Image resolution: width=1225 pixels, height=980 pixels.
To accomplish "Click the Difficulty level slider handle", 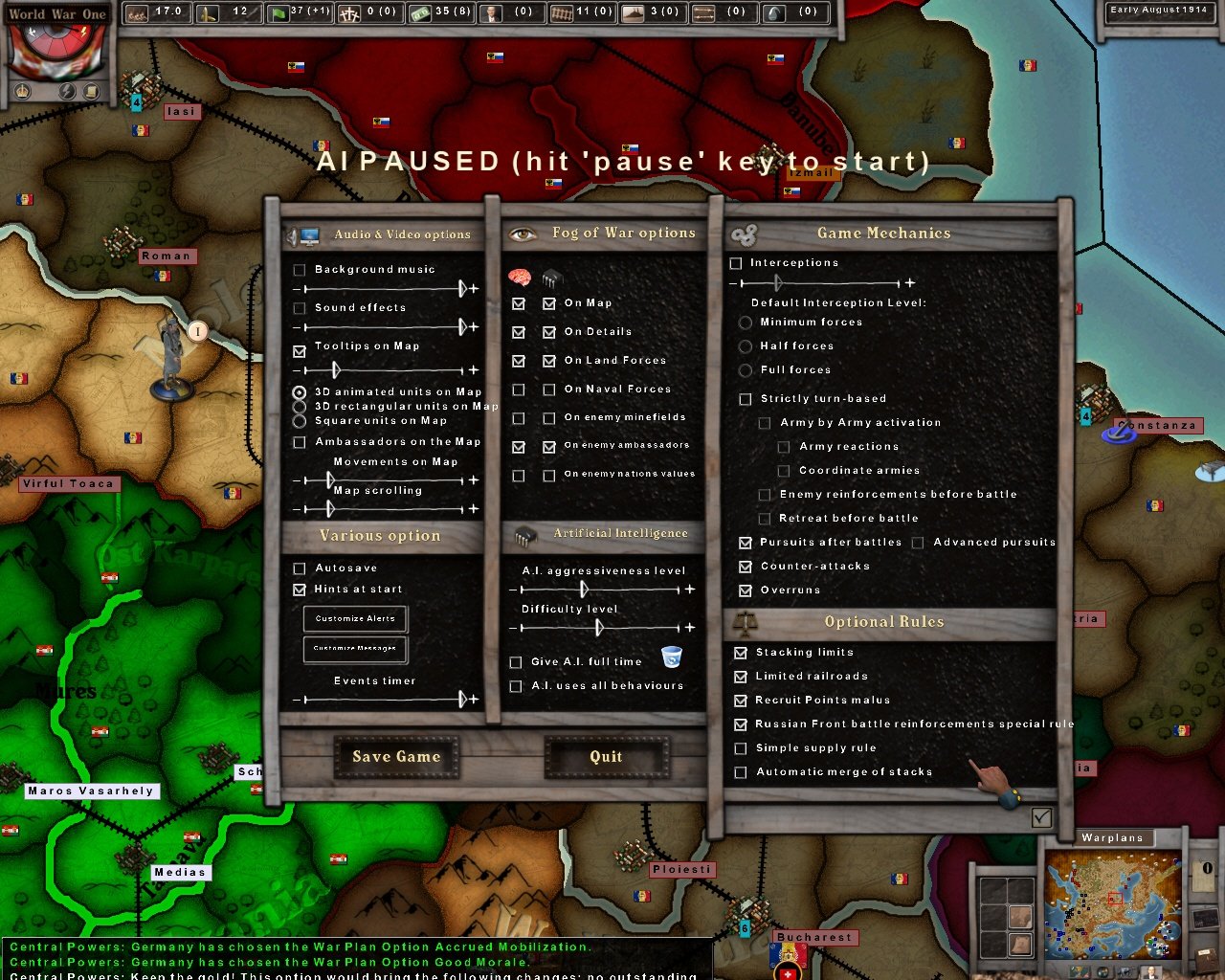I will (601, 628).
